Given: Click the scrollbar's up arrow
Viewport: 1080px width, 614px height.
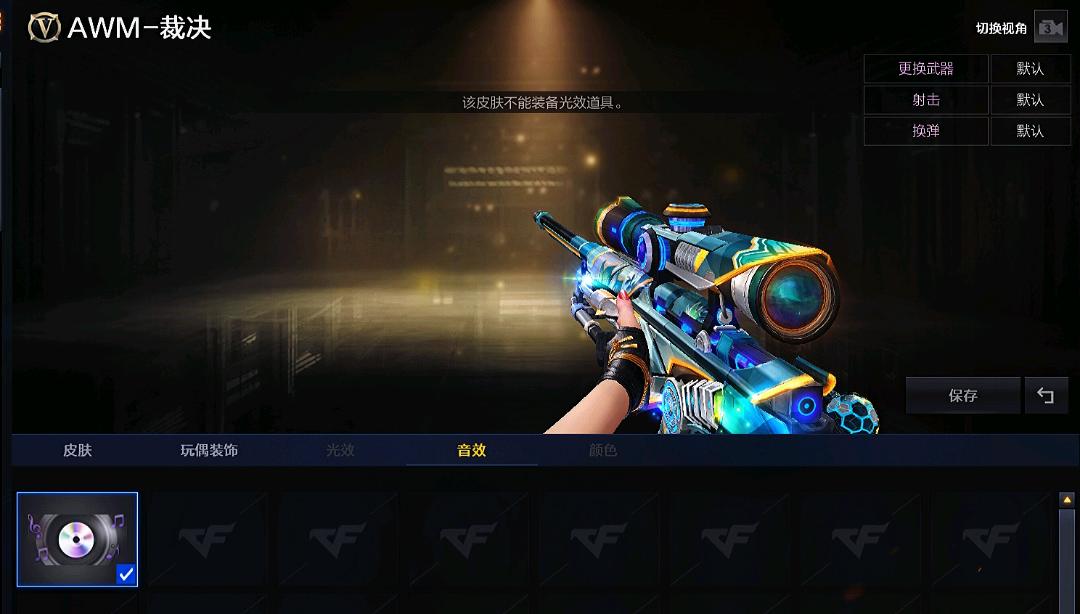Looking at the screenshot, I should 1067,499.
